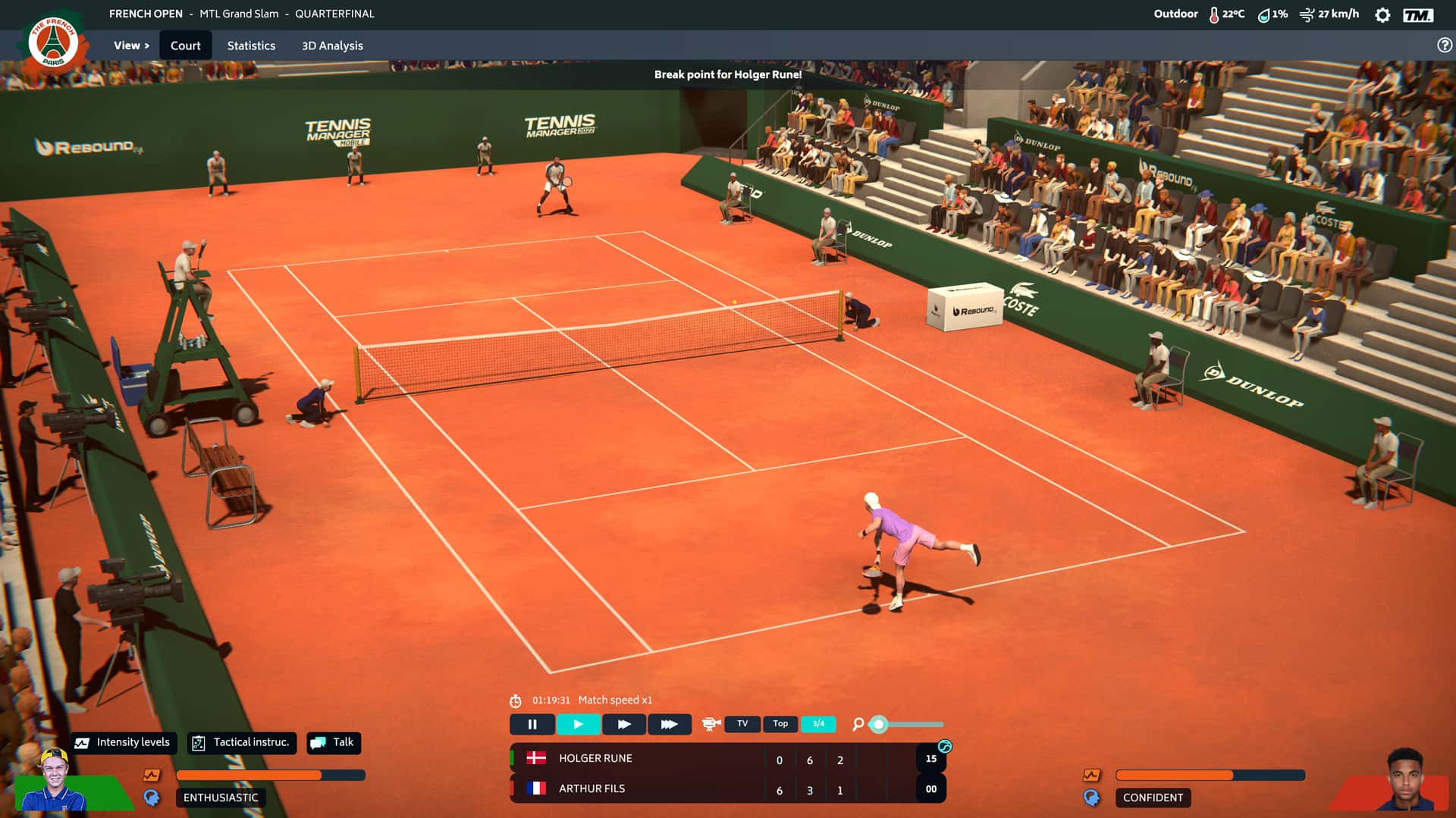Open the Tactical instruc. panel
This screenshot has height=818, width=1456.
(x=241, y=742)
